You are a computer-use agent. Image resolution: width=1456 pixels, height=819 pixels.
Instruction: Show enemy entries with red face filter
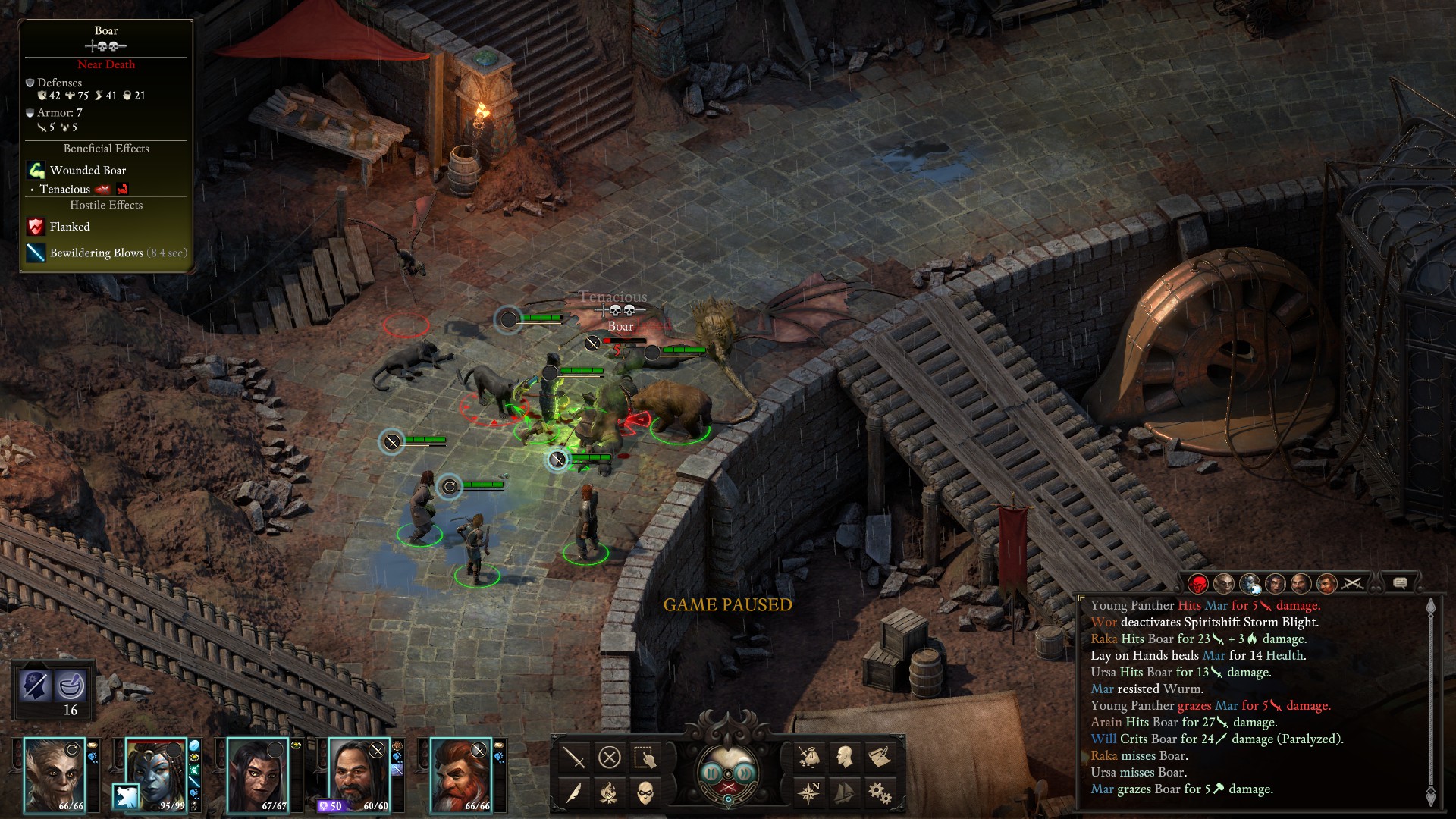[x=1198, y=583]
